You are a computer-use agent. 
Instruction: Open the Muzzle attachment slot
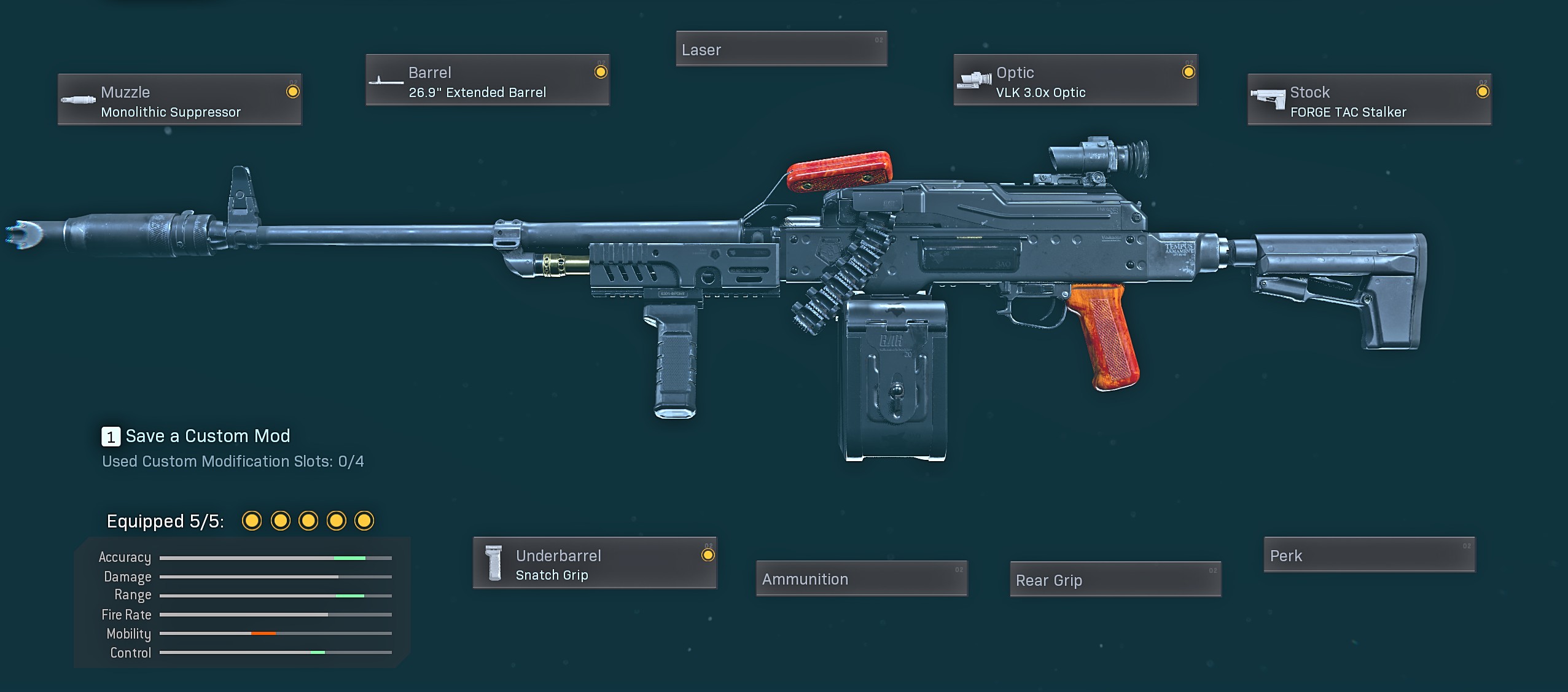179,99
